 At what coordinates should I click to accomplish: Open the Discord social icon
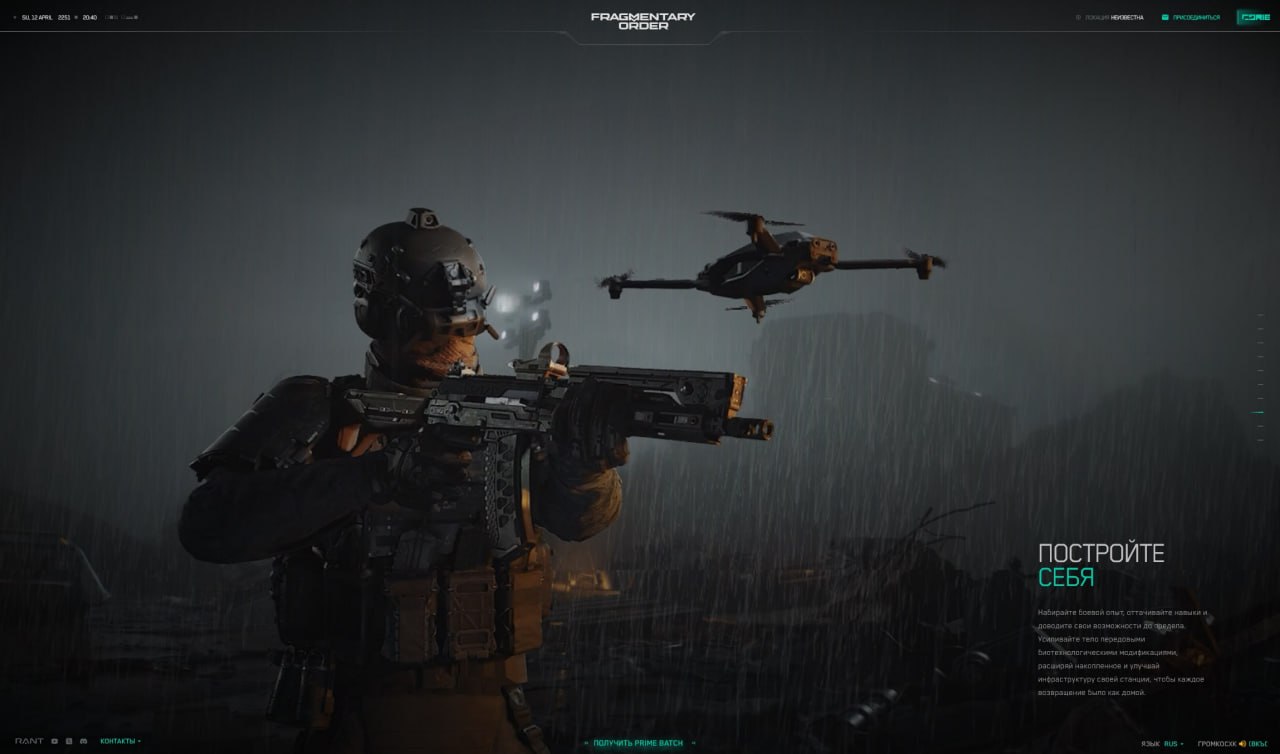tap(83, 741)
